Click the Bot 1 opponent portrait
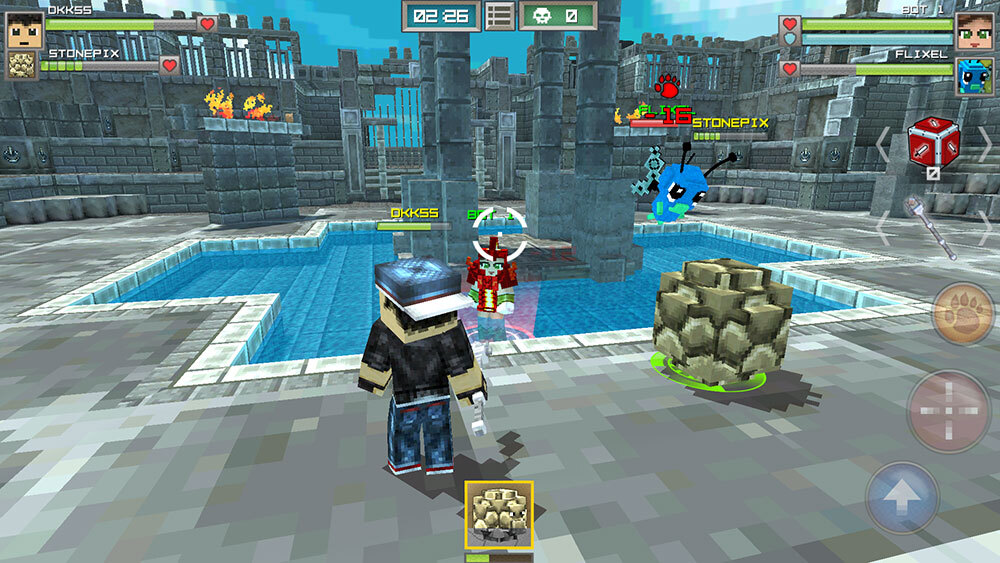1000x563 pixels. (x=973, y=31)
